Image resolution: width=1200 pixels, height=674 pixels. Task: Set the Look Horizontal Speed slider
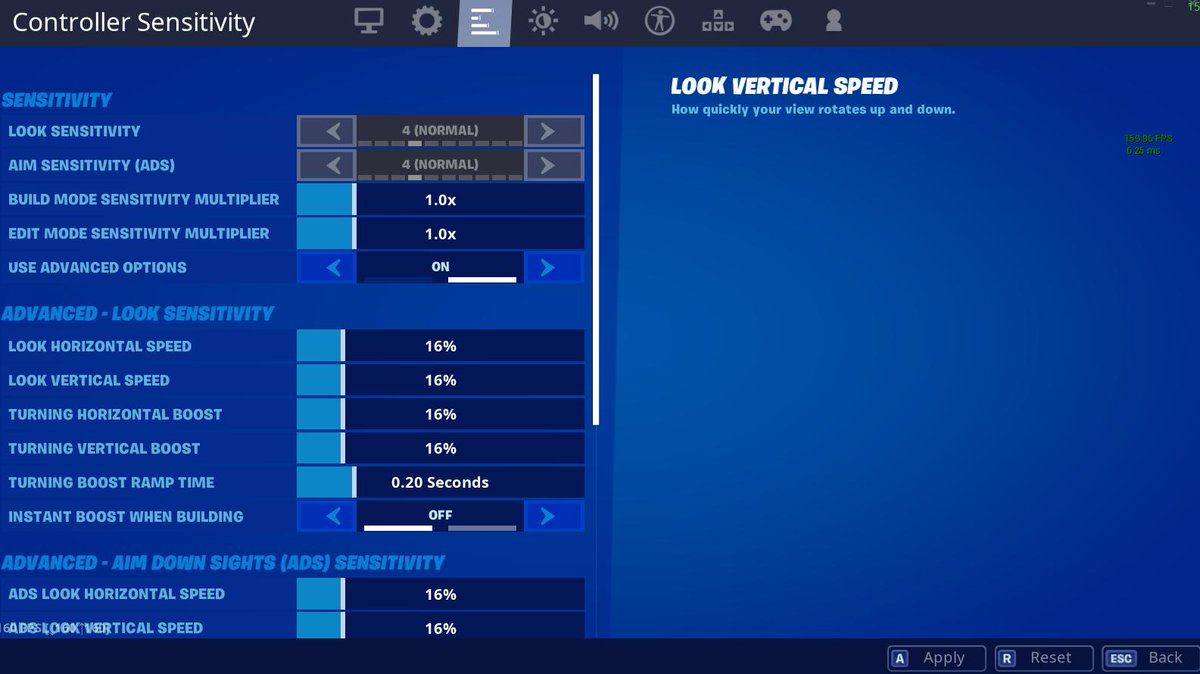coord(440,346)
